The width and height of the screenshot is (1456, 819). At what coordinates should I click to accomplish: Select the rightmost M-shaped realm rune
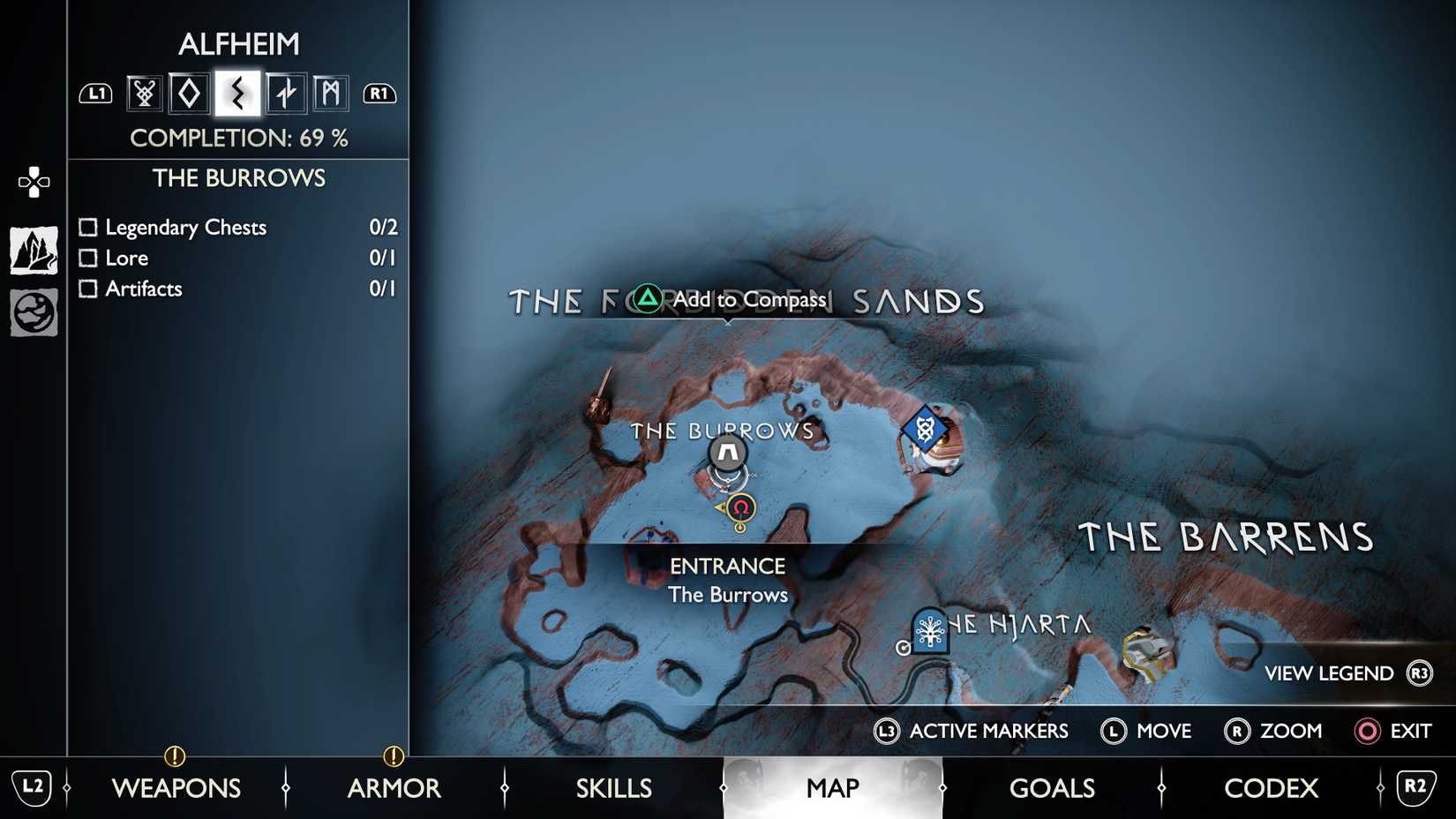coord(330,93)
